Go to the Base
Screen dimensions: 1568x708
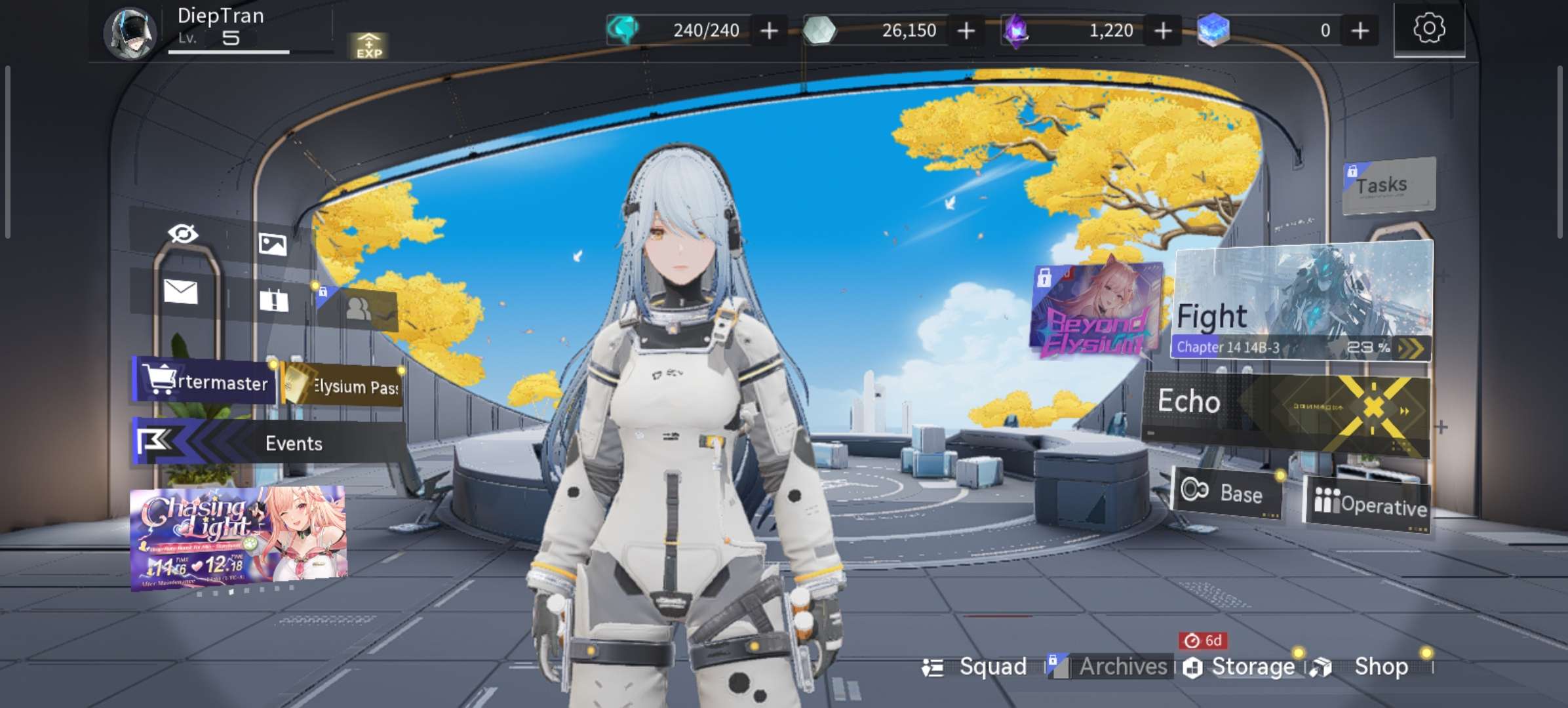[1226, 493]
